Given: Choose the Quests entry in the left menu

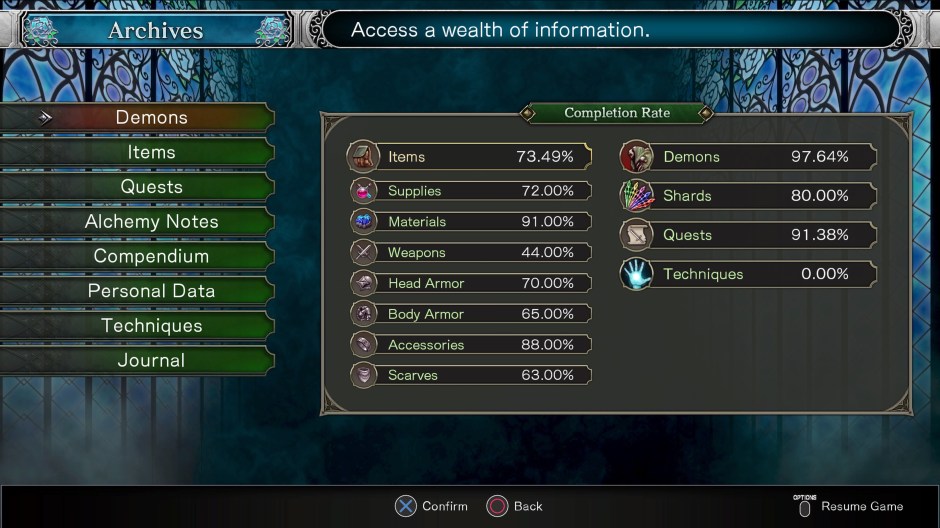Looking at the screenshot, I should 151,187.
